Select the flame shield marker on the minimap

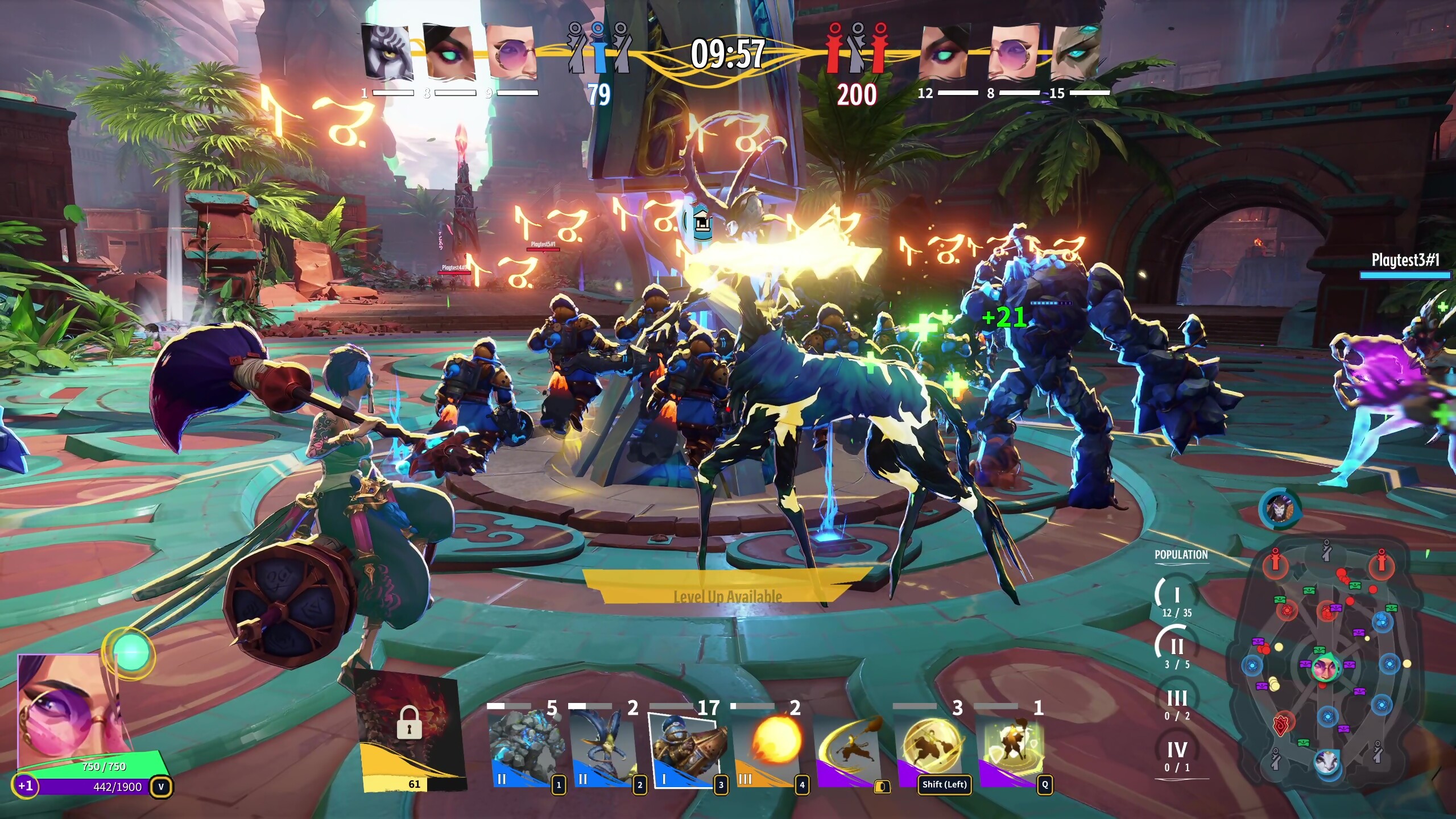tap(1281, 723)
